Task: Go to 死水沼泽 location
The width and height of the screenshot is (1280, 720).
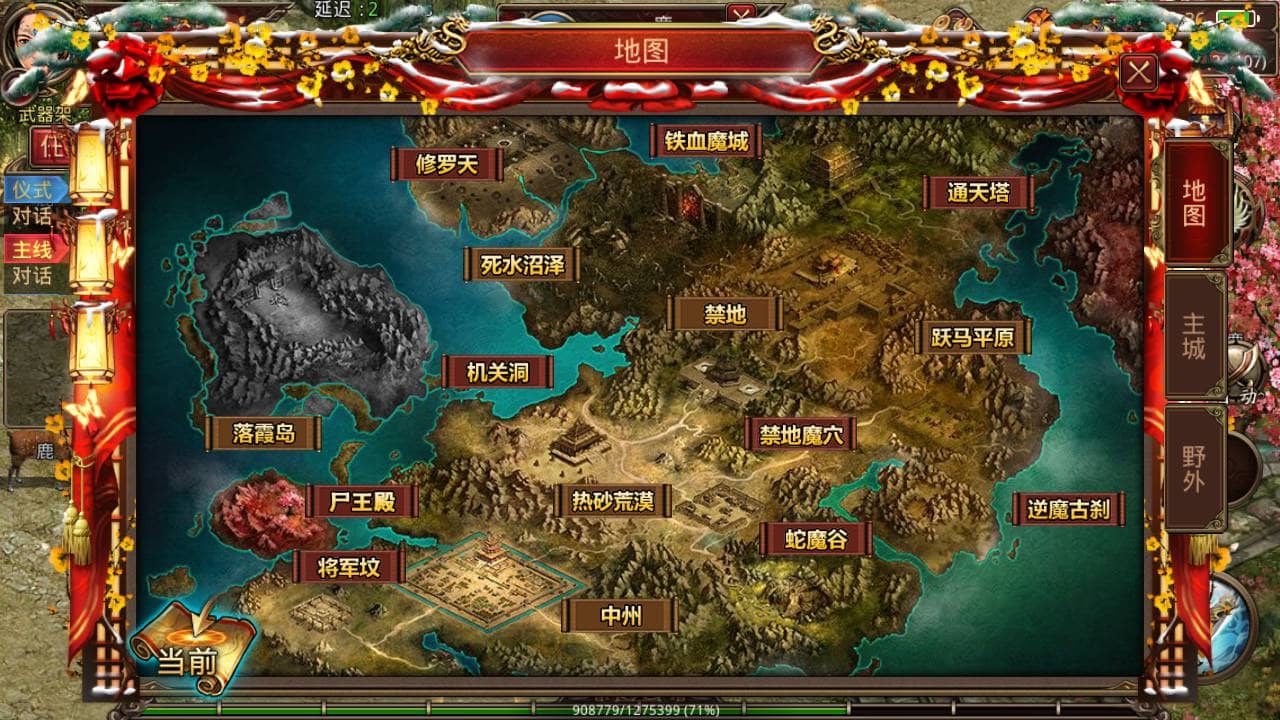Action: pos(522,265)
